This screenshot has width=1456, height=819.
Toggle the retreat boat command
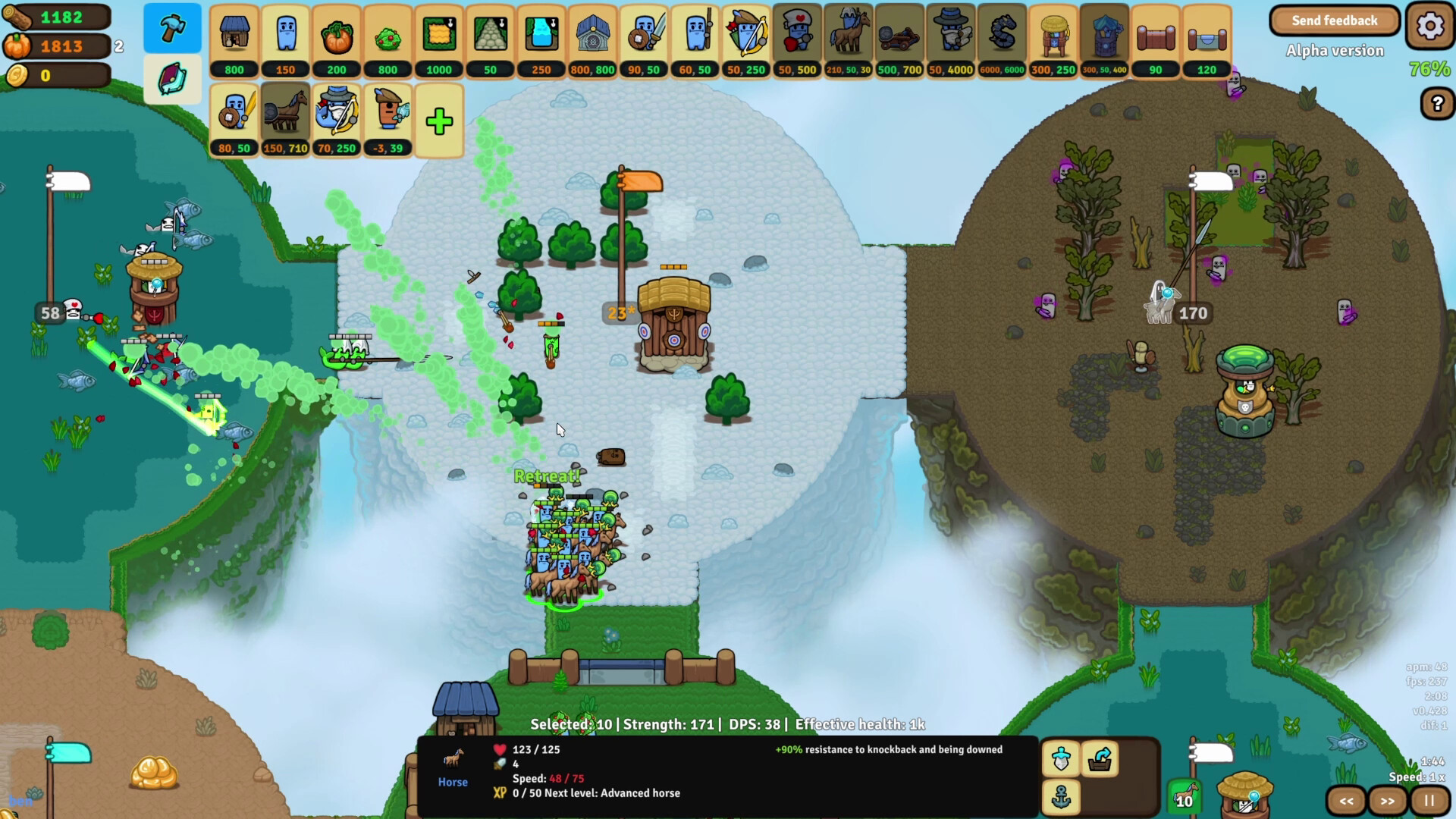coord(1101,759)
